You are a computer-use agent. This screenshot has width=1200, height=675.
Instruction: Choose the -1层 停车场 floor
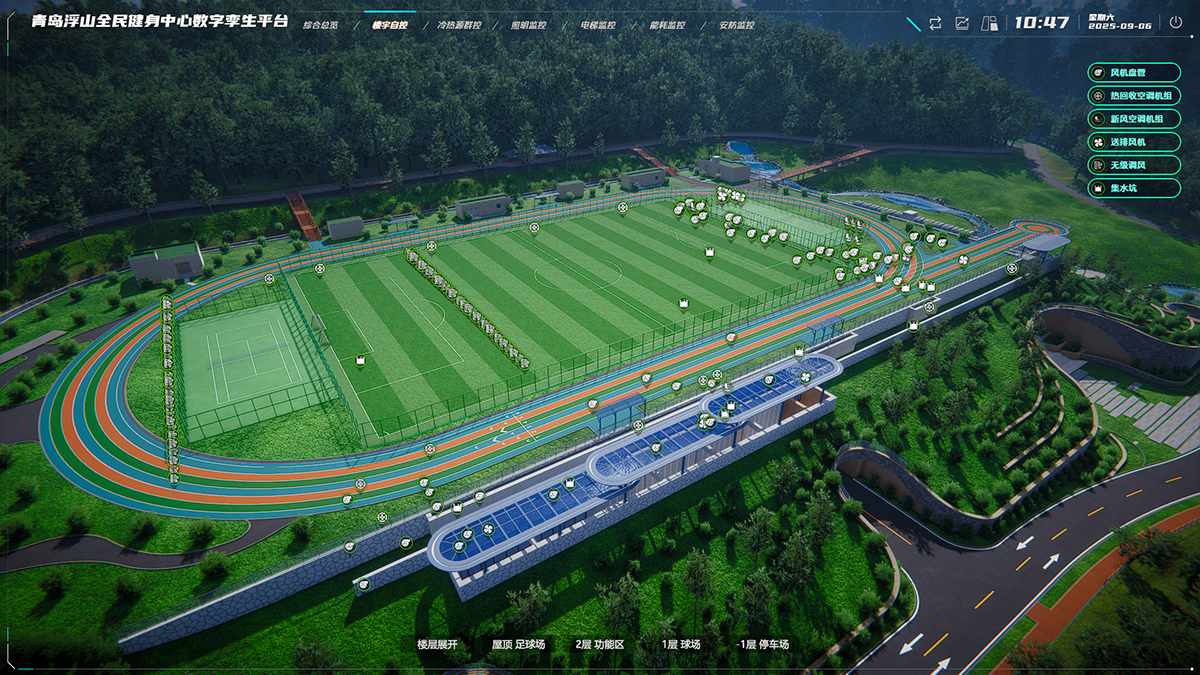tap(763, 645)
